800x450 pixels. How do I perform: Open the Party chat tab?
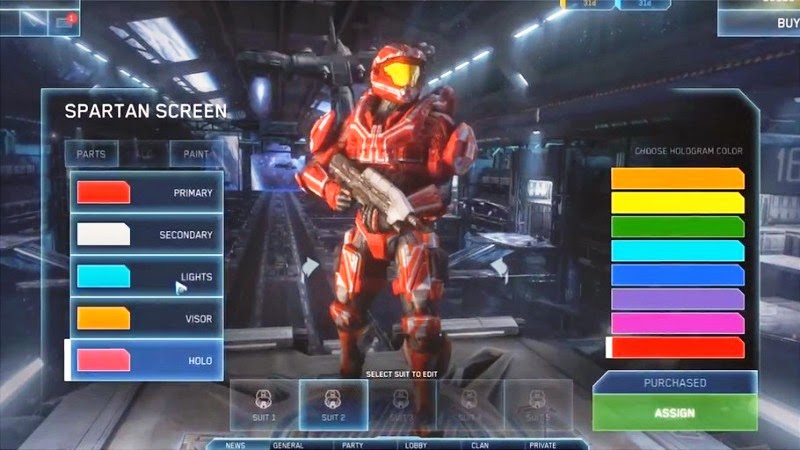coord(353,444)
